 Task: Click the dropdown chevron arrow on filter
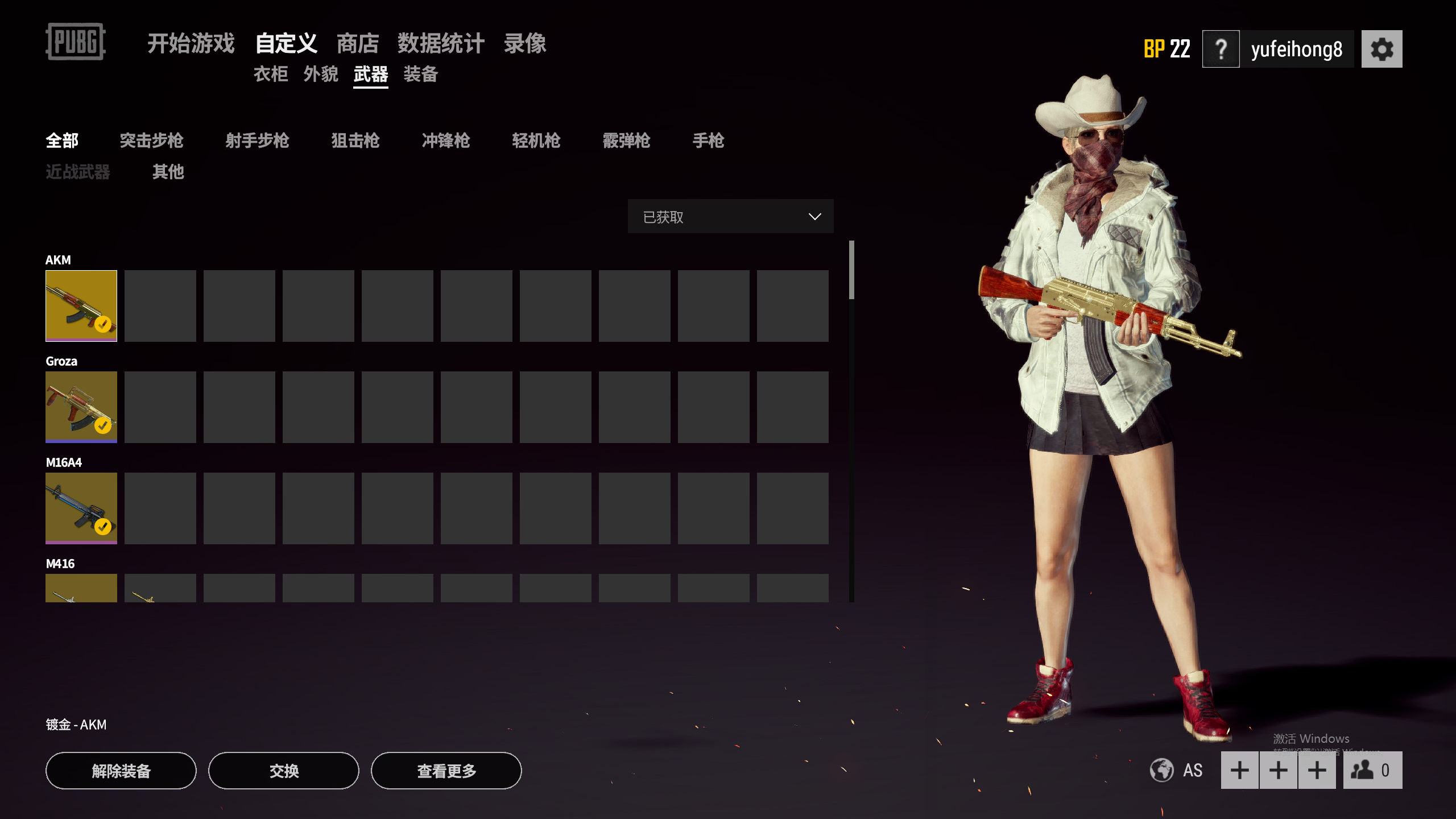tap(814, 217)
